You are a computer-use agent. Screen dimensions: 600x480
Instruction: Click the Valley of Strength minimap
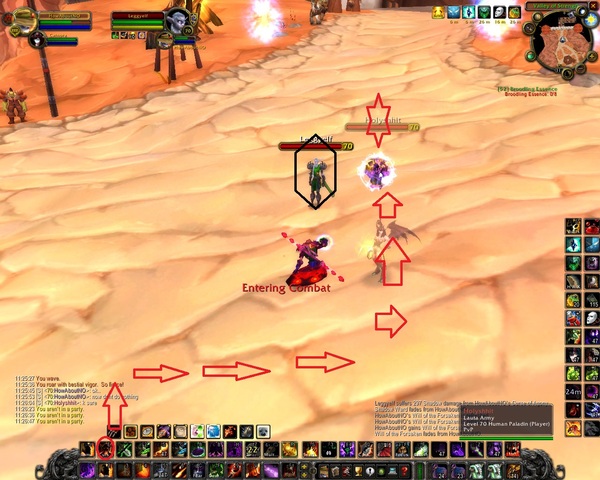coord(558,43)
